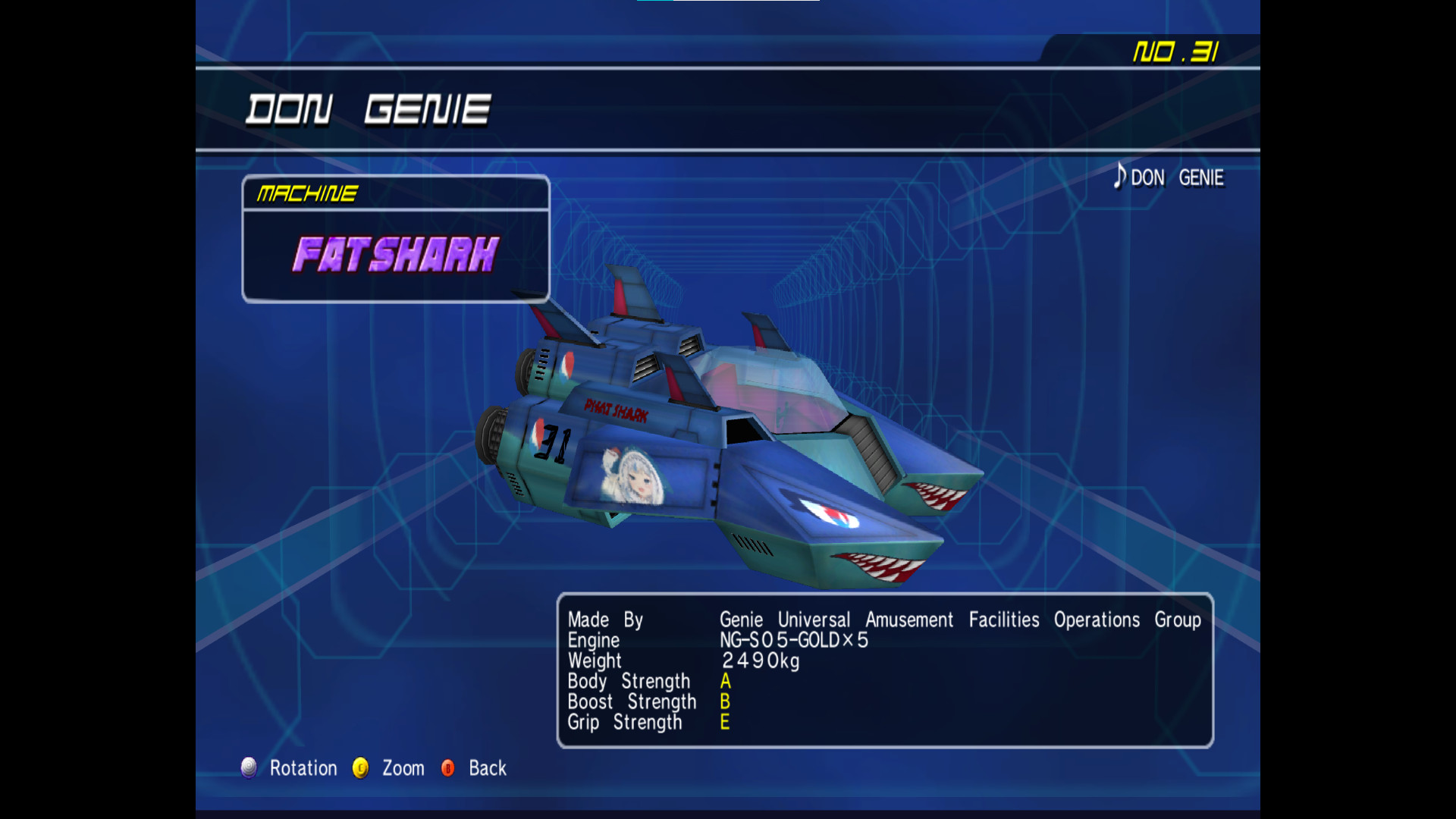This screenshot has width=1456, height=819.
Task: Toggle the Body Strength grade A
Action: 723,681
